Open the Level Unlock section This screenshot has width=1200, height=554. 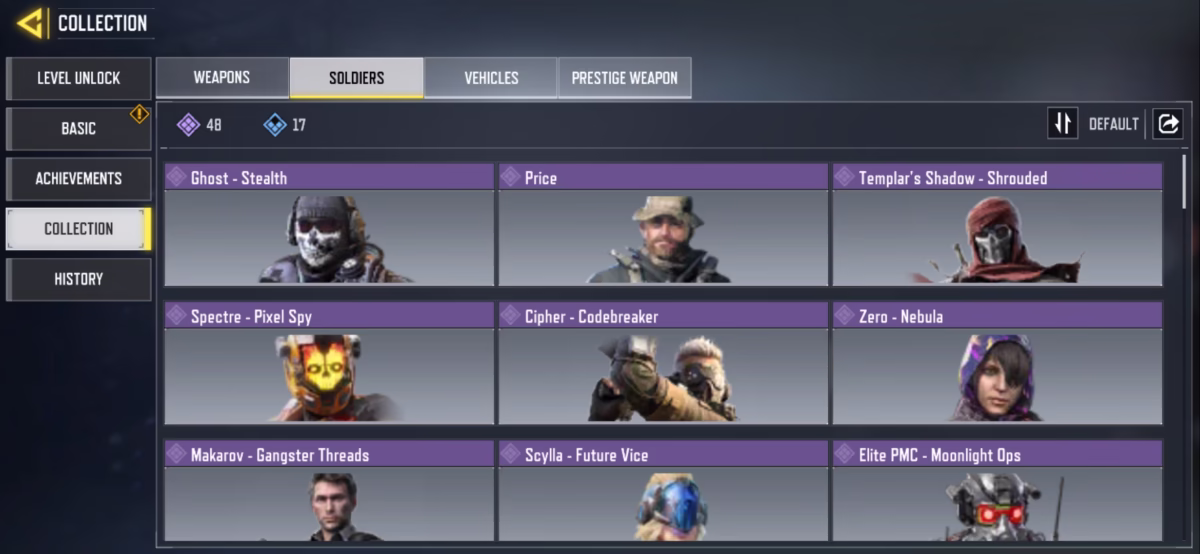tap(78, 78)
